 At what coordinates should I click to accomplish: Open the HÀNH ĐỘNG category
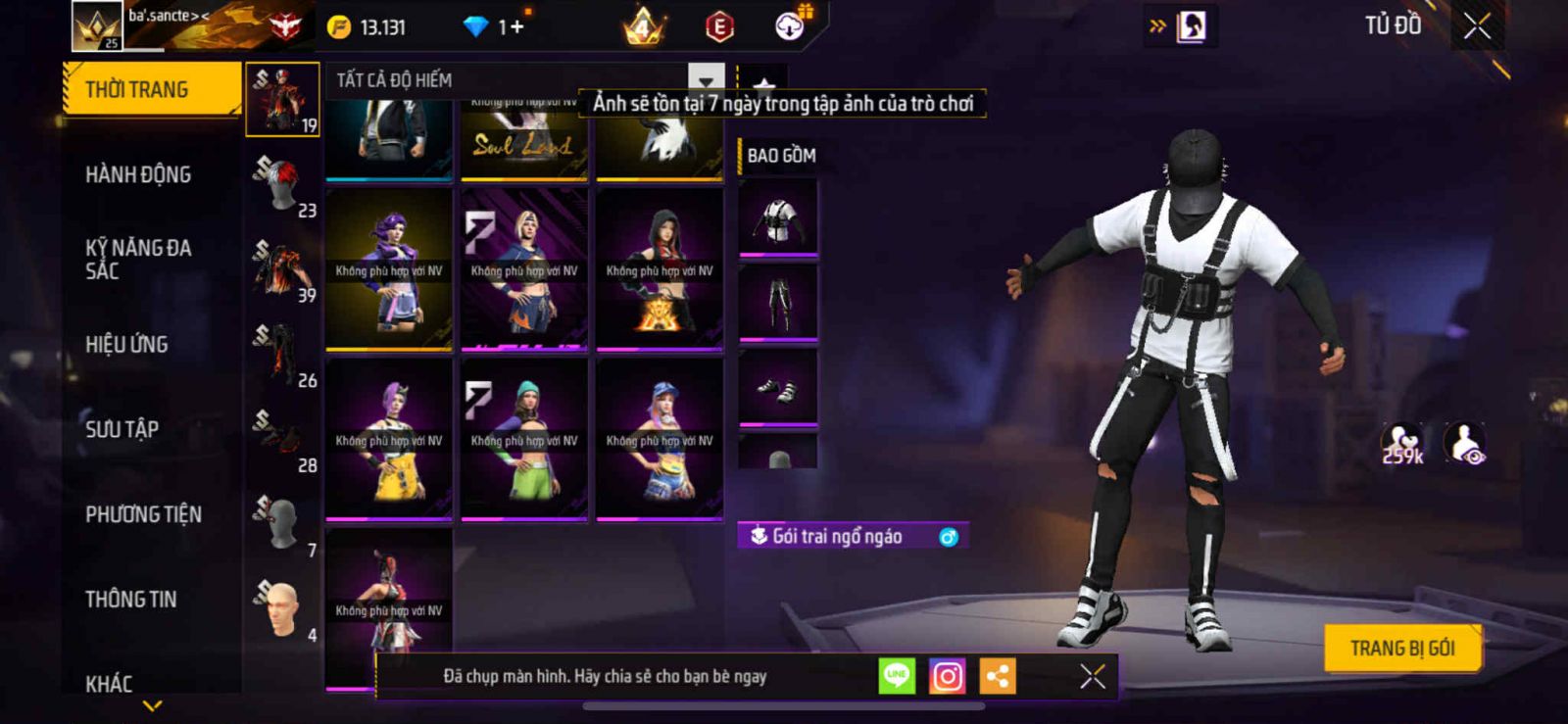[x=138, y=175]
